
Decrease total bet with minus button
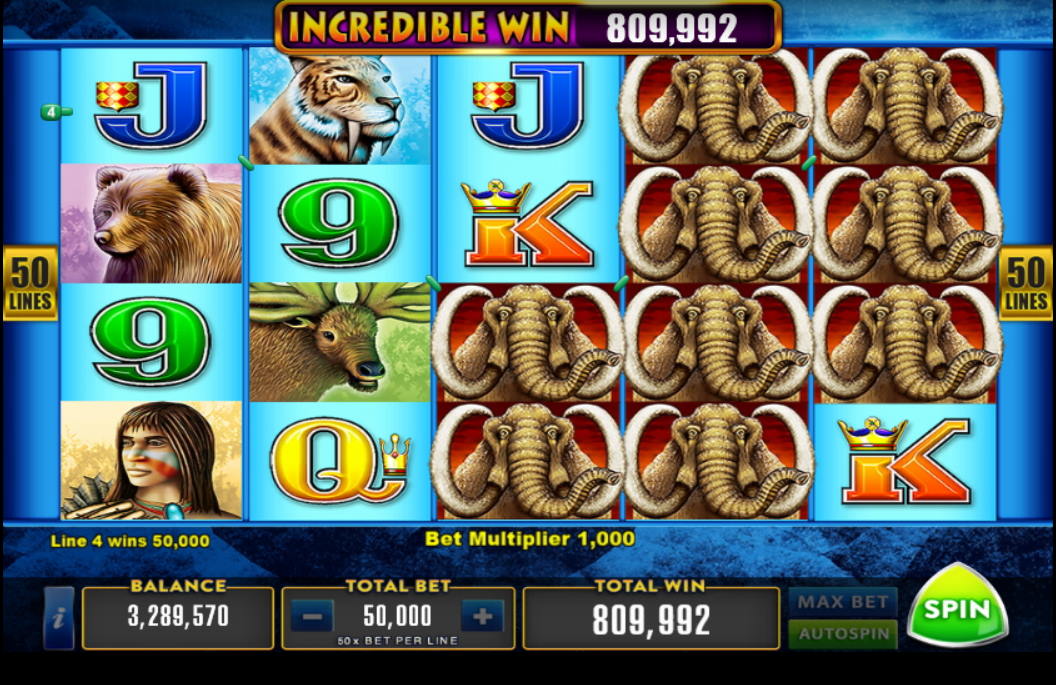click(312, 617)
